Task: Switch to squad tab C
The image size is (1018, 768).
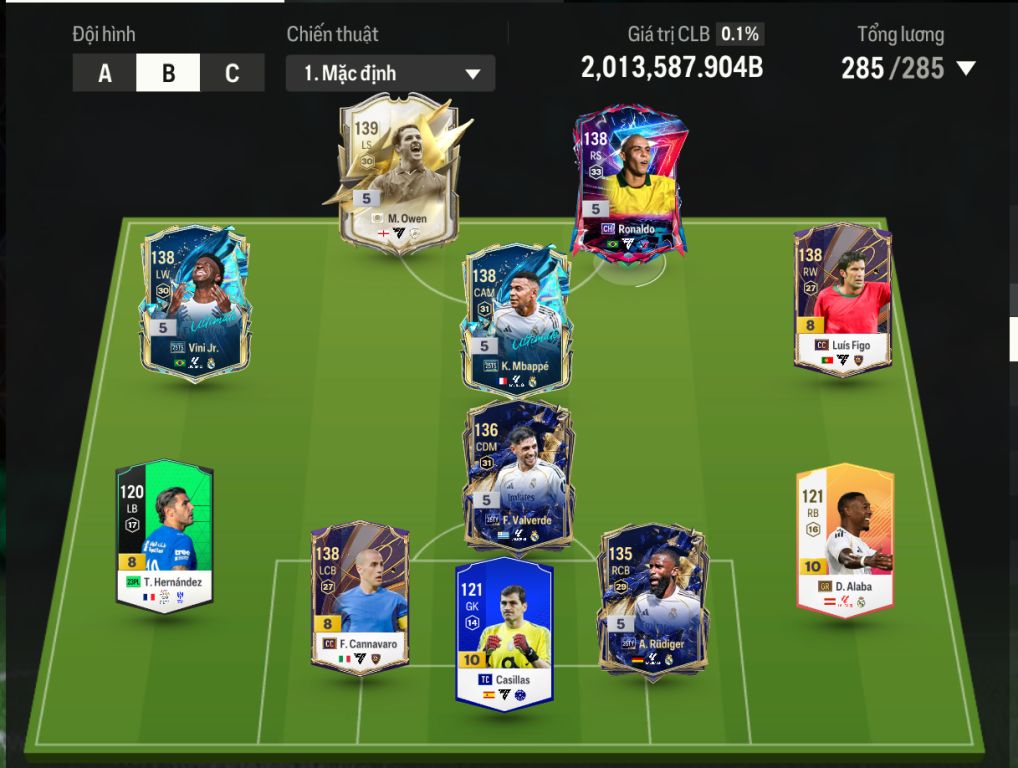Action: click(232, 73)
